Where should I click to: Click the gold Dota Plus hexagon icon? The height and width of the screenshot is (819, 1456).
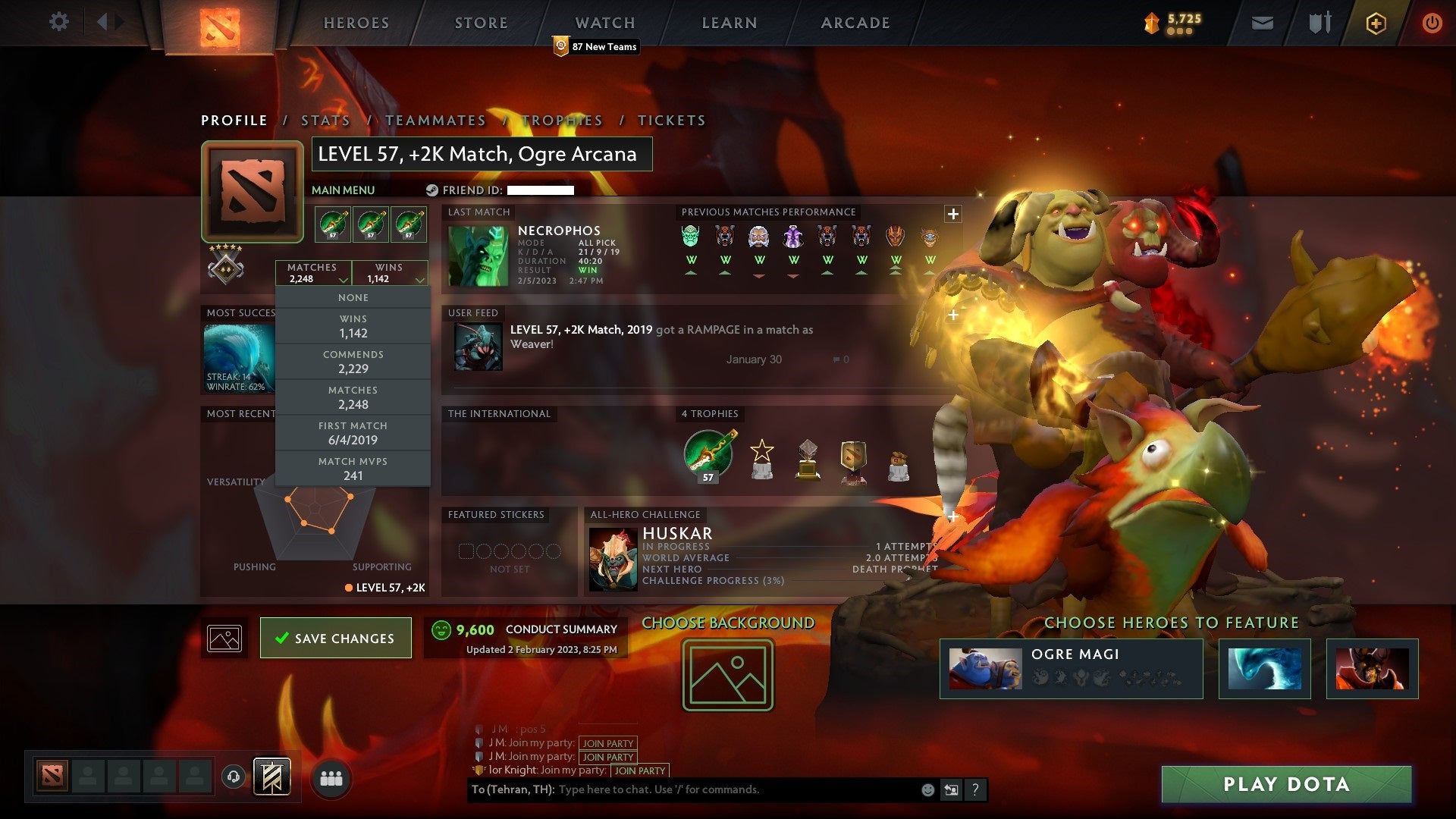tap(1376, 23)
